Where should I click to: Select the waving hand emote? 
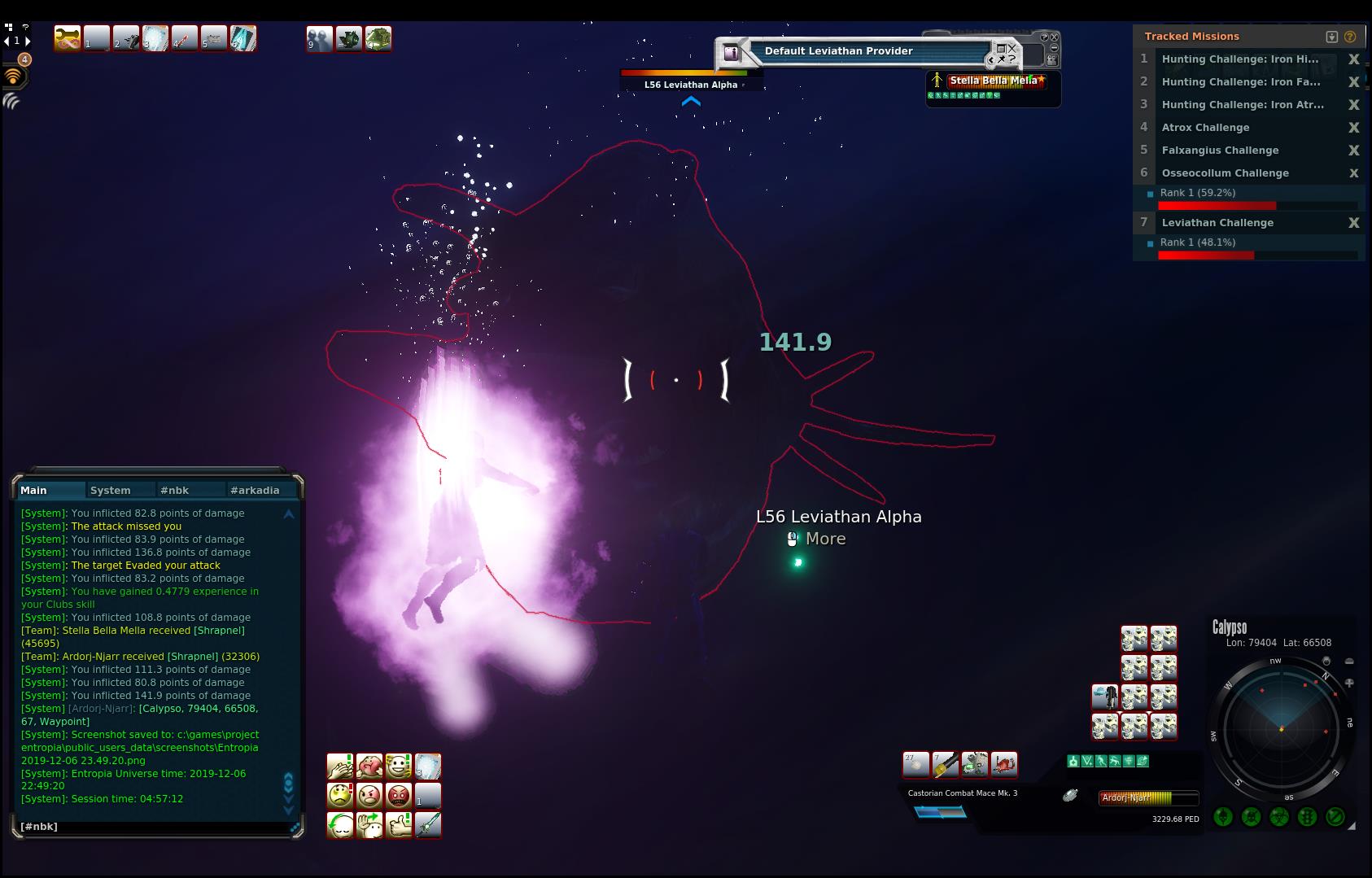click(x=369, y=824)
